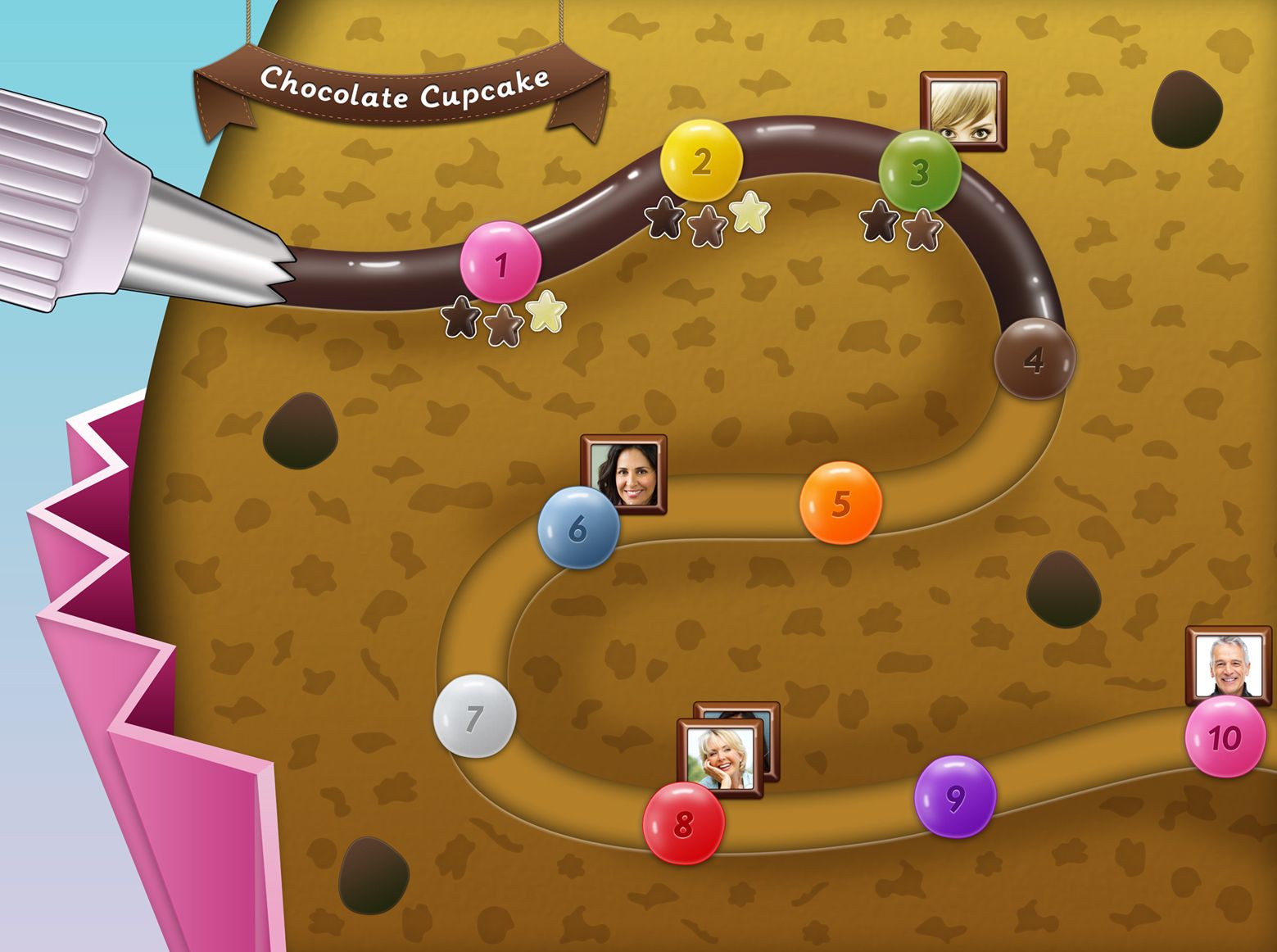The image size is (1277, 952).
Task: Choose the blue level 6 candy
Action: [x=577, y=528]
